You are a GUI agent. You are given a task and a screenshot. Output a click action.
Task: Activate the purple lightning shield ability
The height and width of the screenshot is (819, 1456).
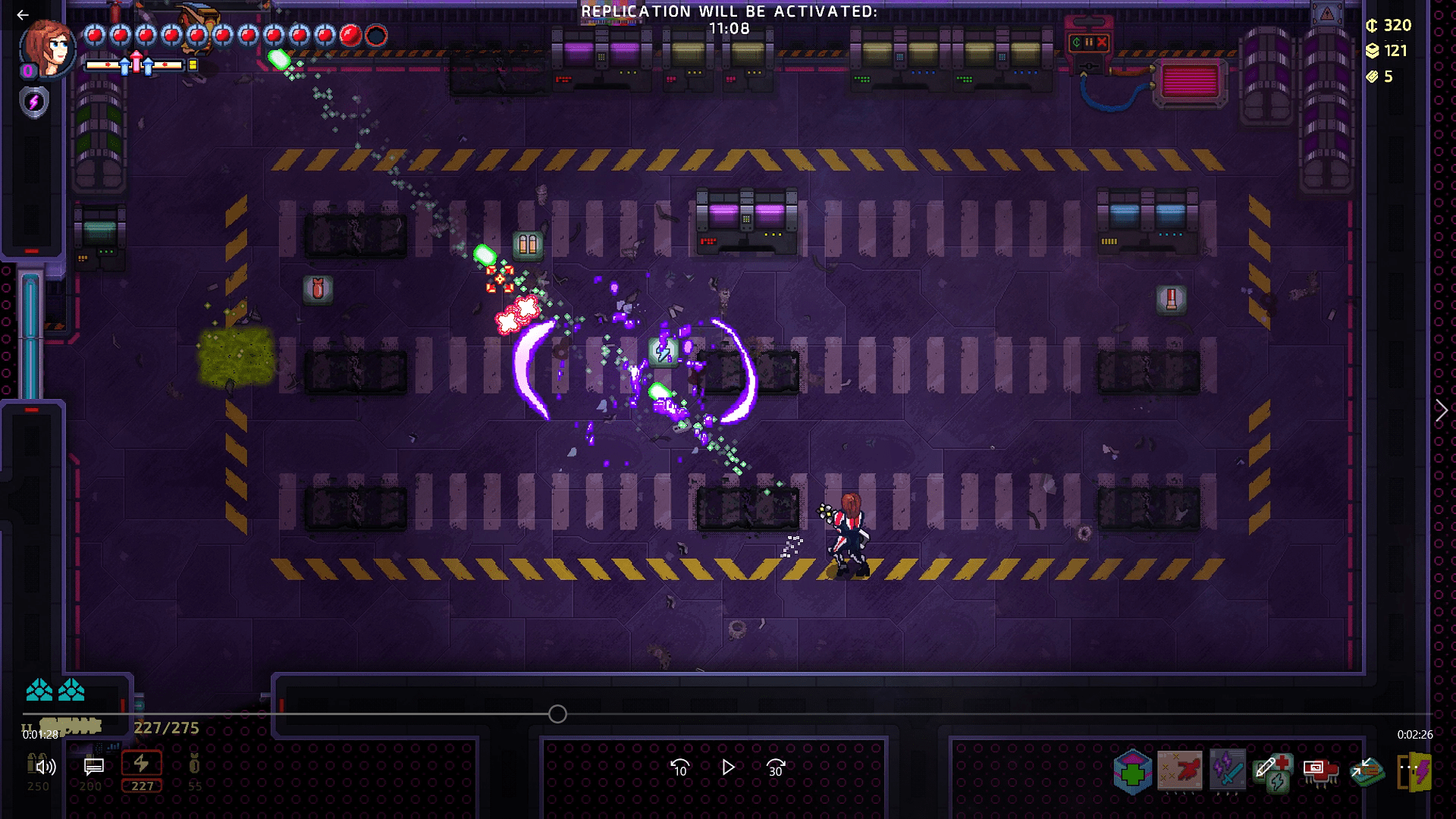34,102
